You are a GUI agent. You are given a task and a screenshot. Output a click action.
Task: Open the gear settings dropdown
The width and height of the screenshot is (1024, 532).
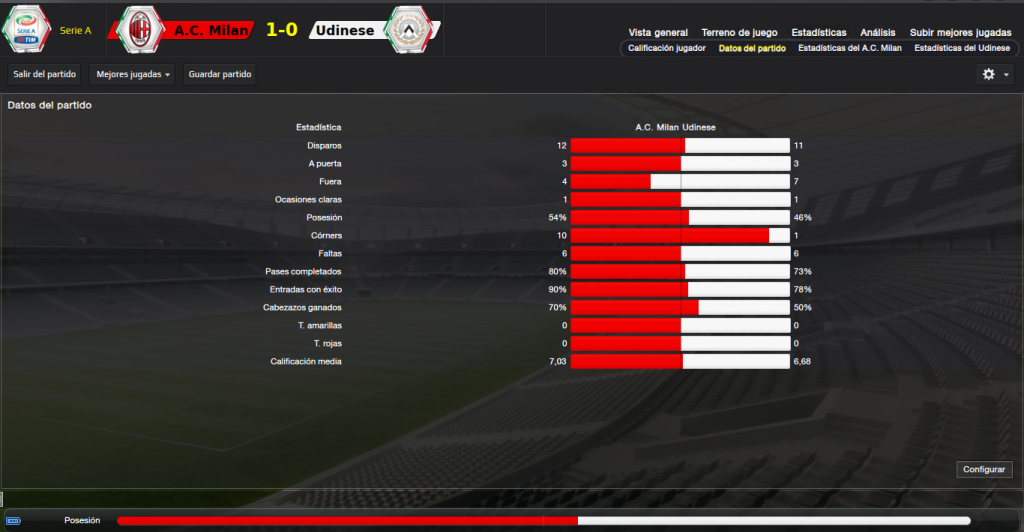click(995, 74)
